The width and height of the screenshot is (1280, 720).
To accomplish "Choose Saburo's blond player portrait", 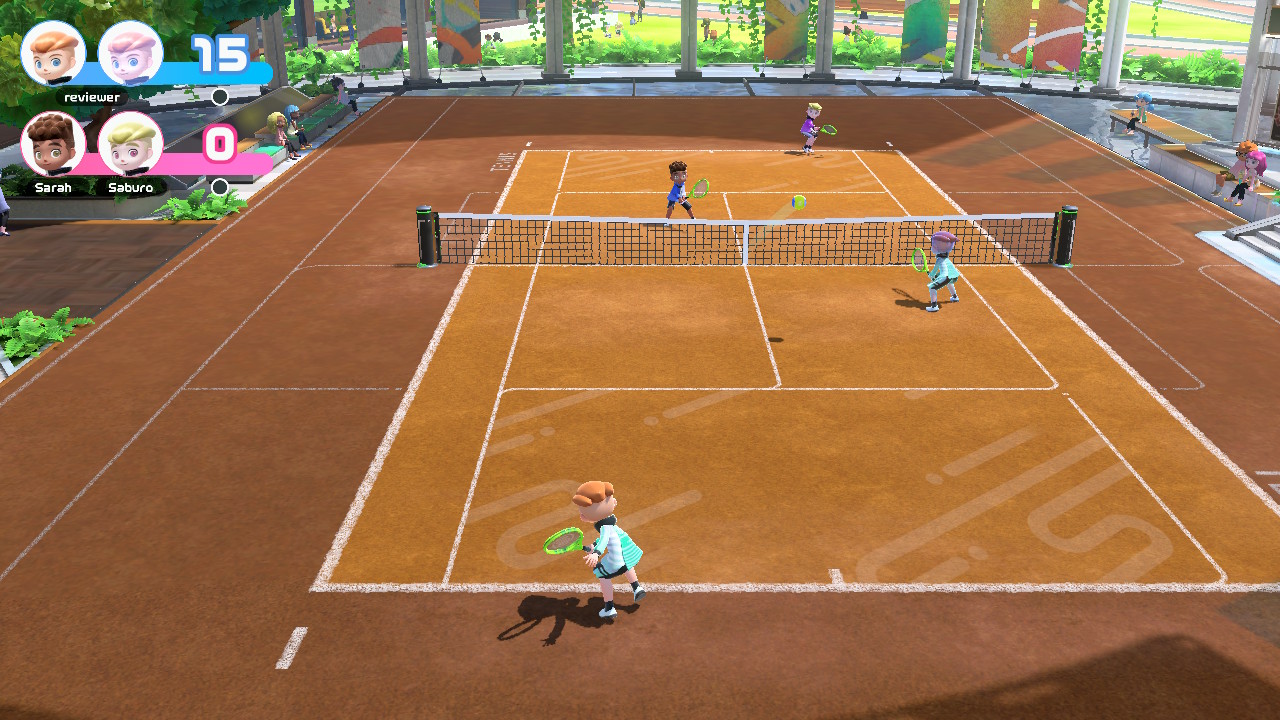I will click(131, 144).
